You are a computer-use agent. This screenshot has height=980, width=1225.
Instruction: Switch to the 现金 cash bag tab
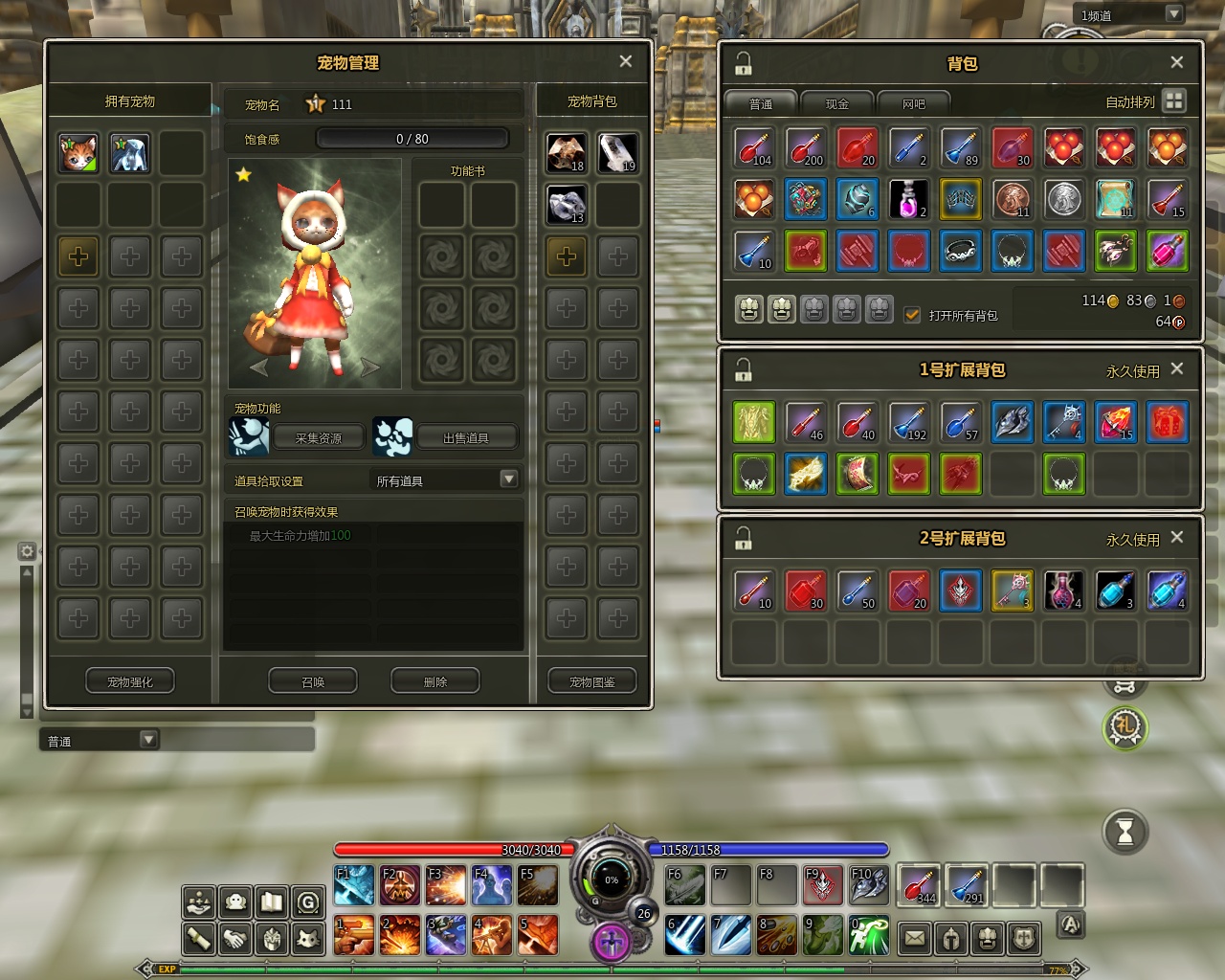(x=837, y=103)
